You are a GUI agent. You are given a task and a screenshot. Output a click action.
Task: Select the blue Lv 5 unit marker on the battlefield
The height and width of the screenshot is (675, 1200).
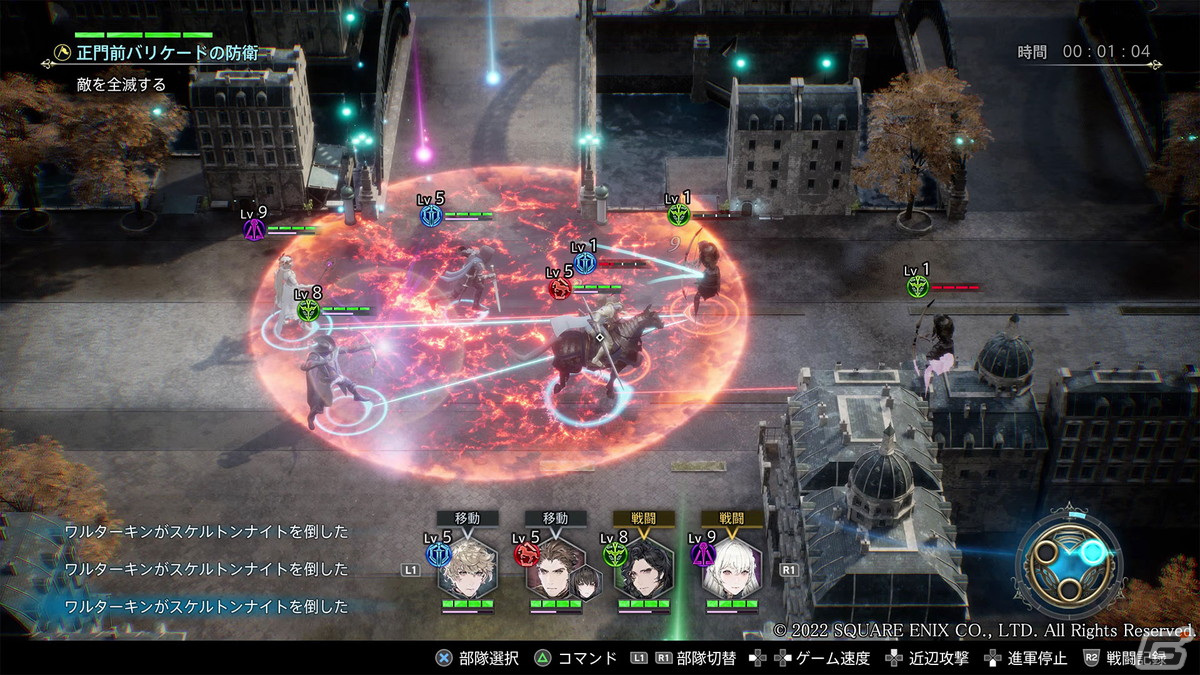[432, 215]
